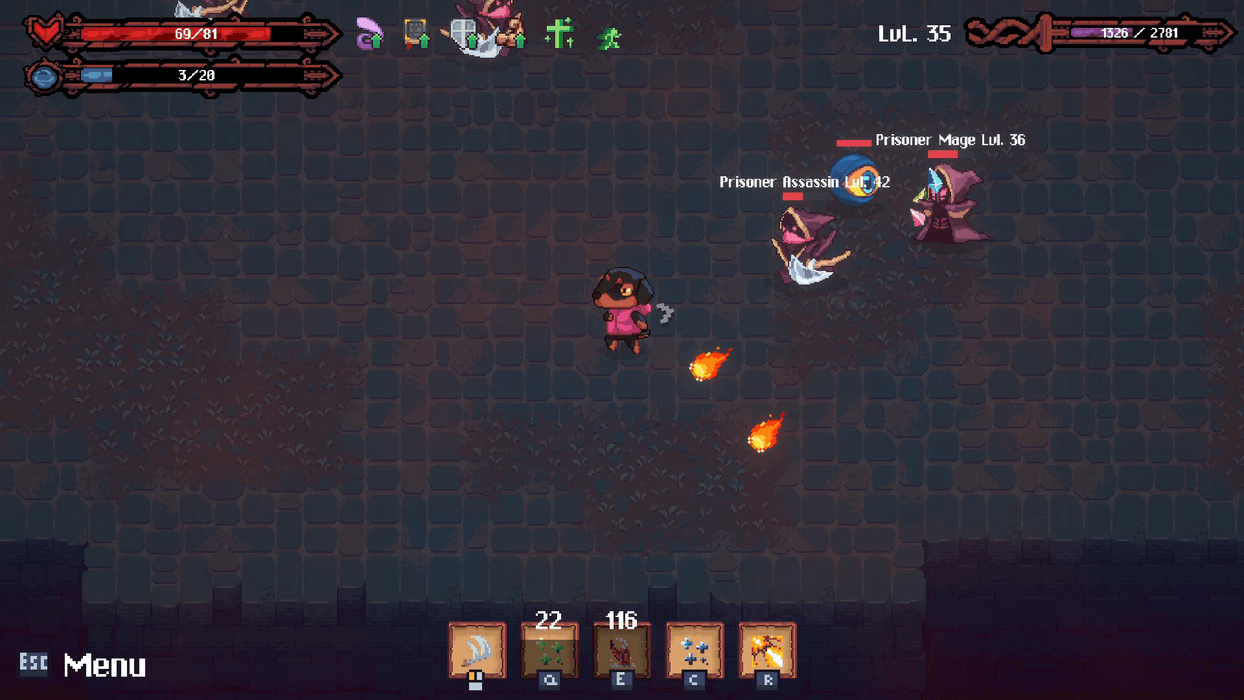
Task: Trigger the blue sparkles ability slot
Action: (x=694, y=651)
